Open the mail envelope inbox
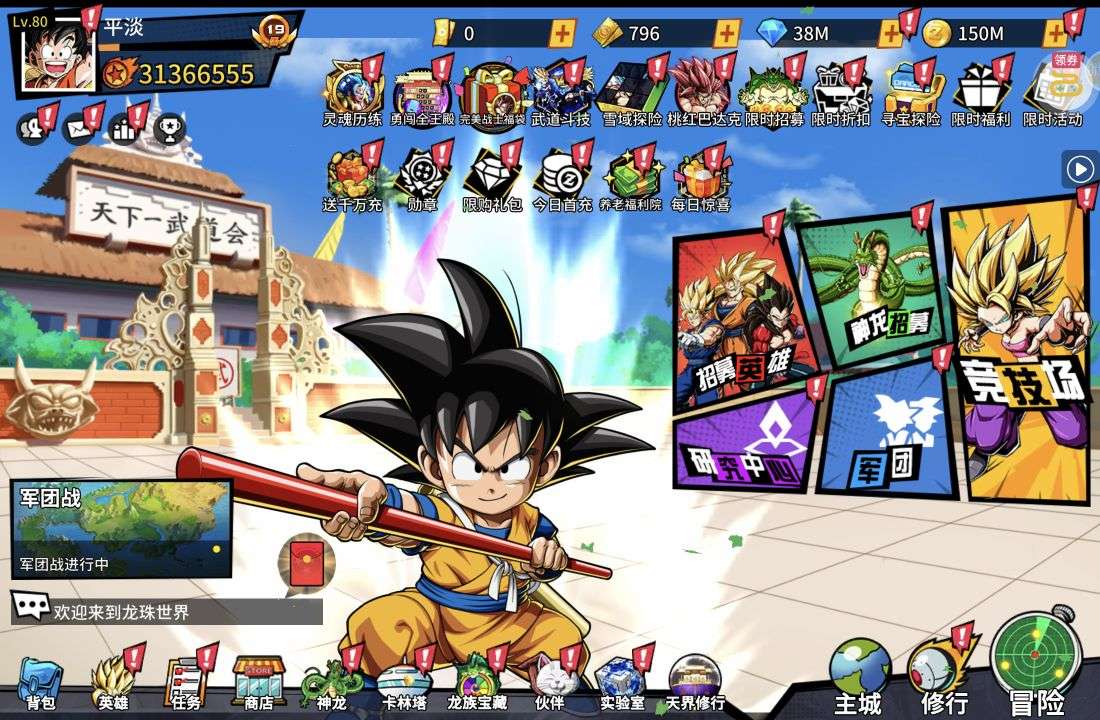This screenshot has height=720, width=1100. point(78,128)
